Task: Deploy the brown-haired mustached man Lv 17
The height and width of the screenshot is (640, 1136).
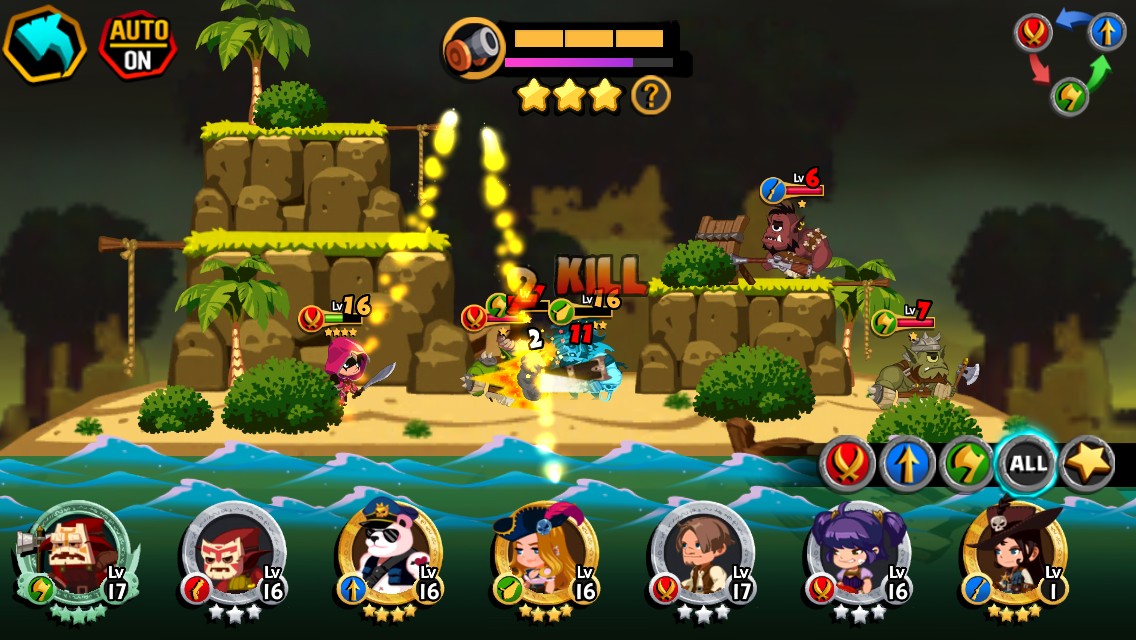Action: click(x=702, y=555)
